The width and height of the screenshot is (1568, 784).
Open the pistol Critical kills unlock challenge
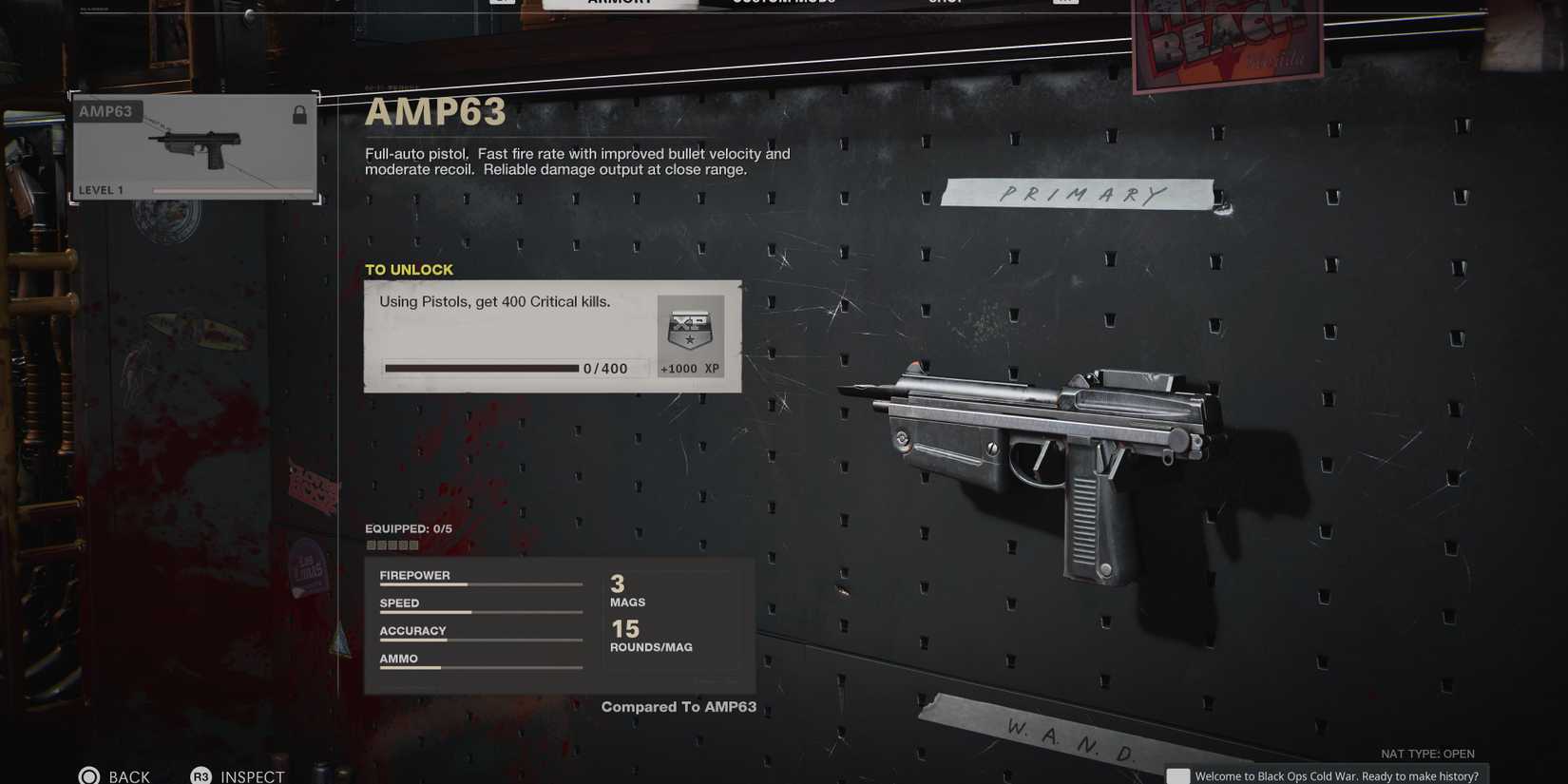552,336
